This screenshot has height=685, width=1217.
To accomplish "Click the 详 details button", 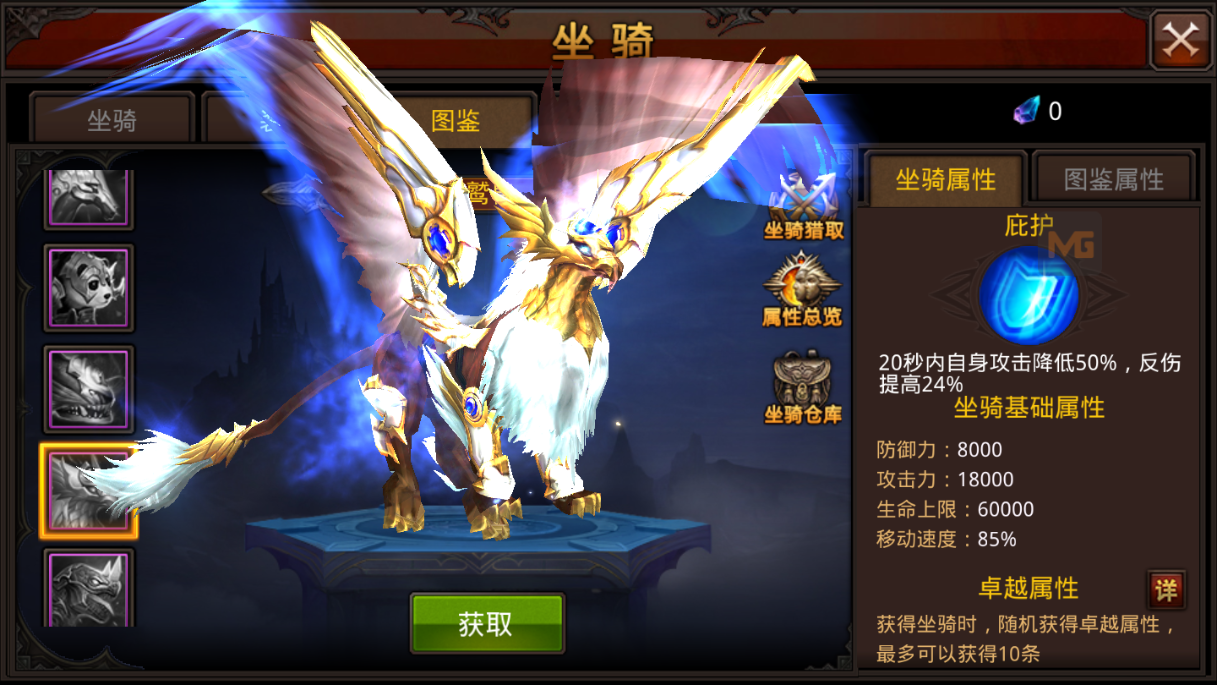I will pyautogui.click(x=1166, y=589).
